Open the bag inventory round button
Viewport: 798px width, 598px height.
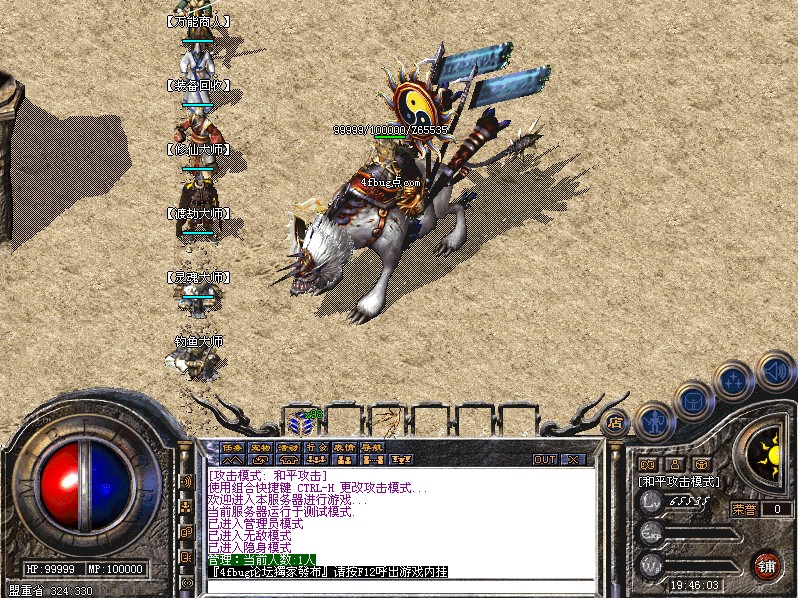(694, 401)
